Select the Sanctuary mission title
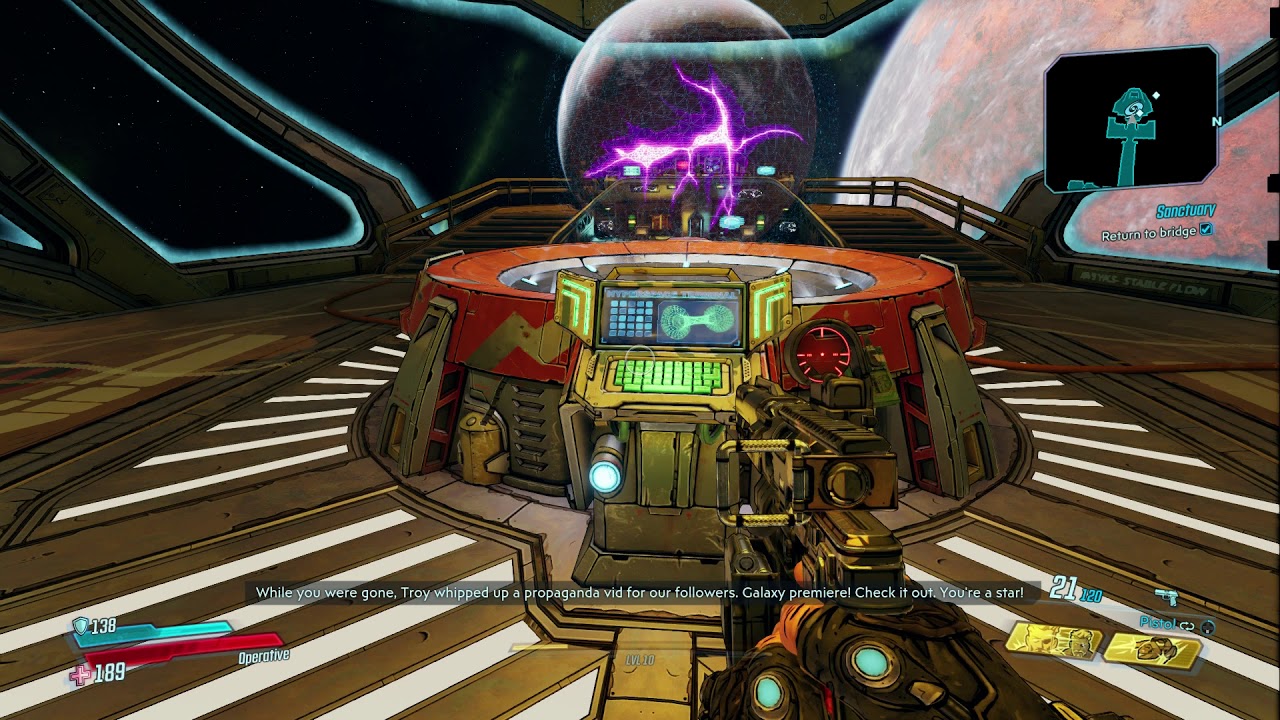Viewport: 1280px width, 720px height. tap(1185, 212)
